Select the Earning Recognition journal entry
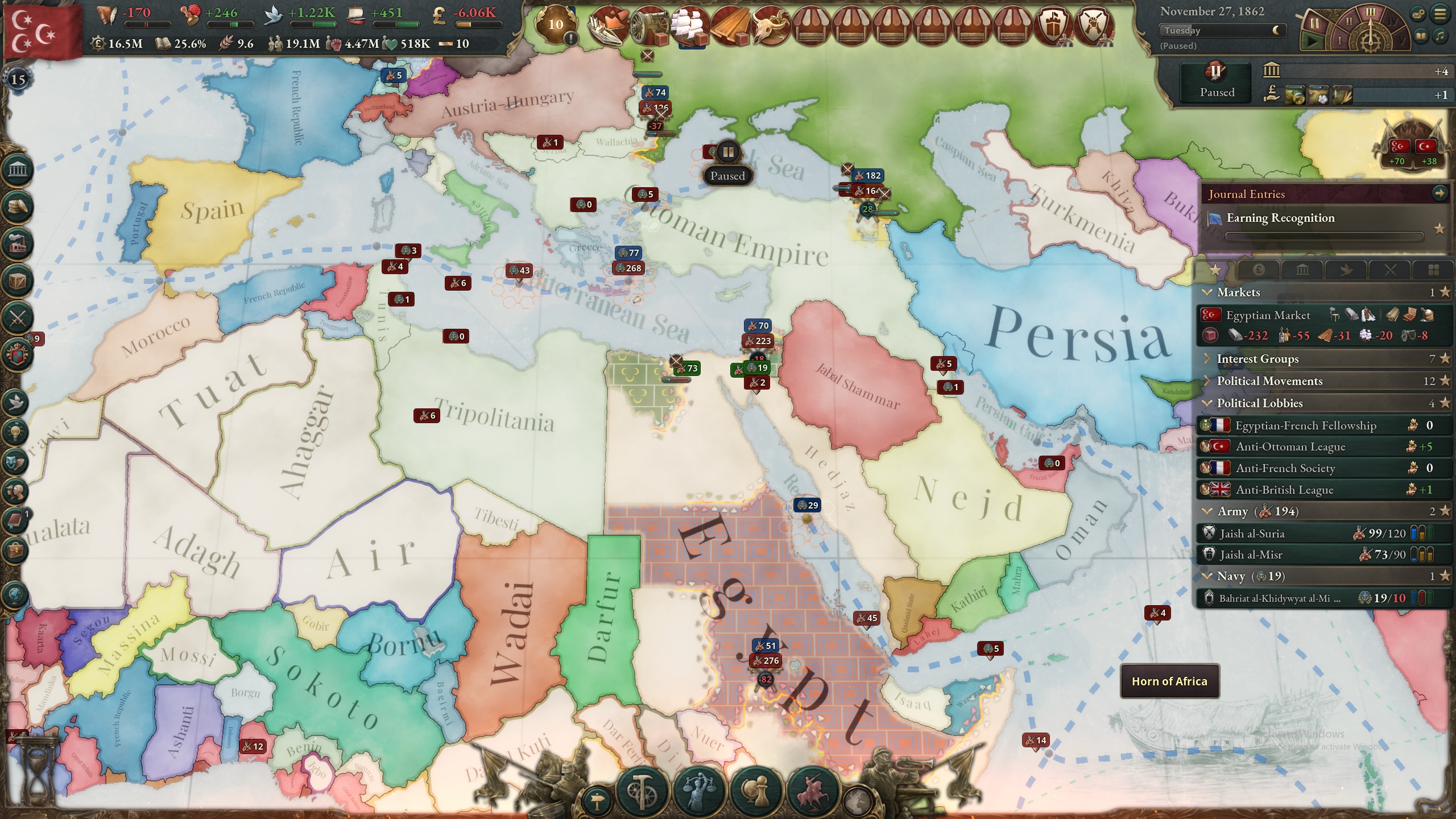1456x819 pixels. coord(1280,218)
